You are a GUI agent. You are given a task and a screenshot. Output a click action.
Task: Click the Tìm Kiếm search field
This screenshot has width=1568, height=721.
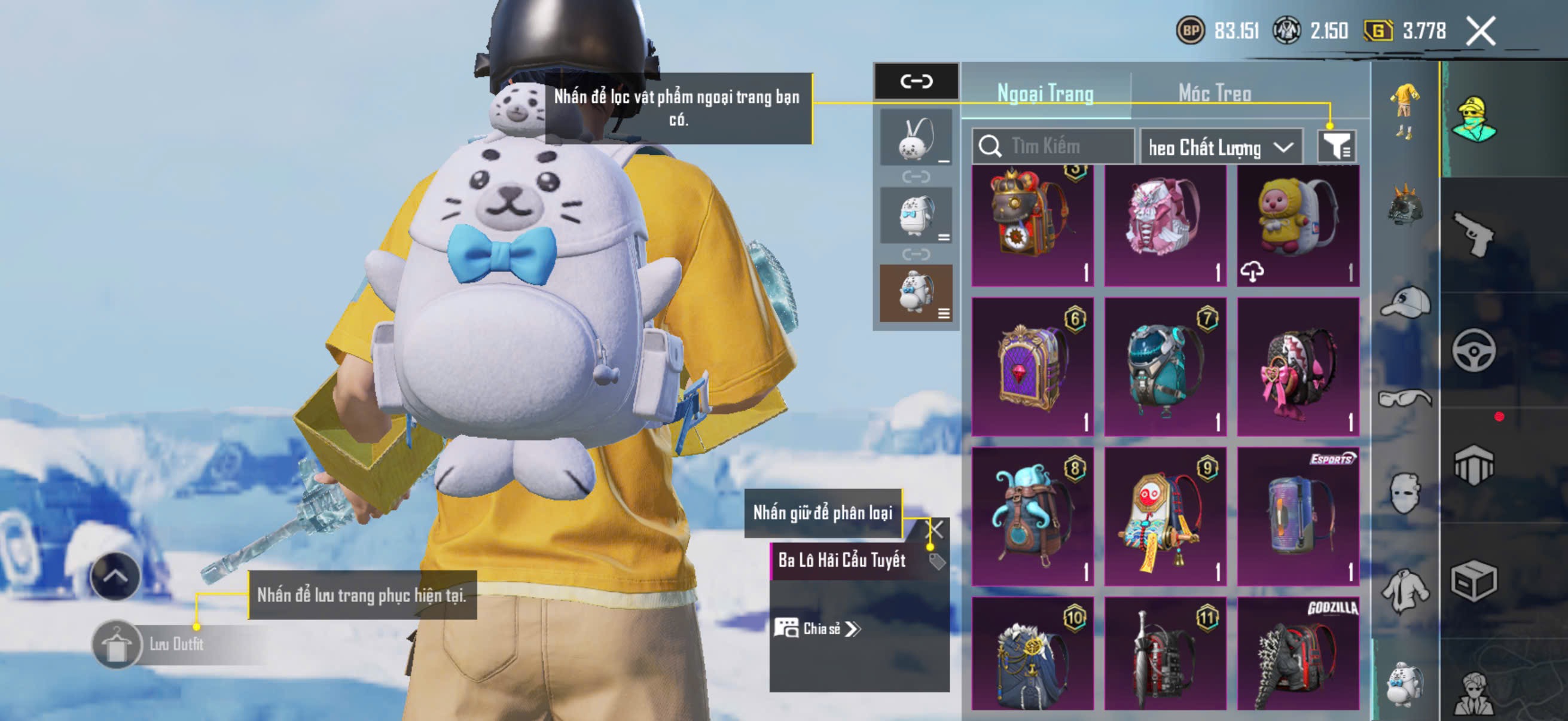(1054, 146)
